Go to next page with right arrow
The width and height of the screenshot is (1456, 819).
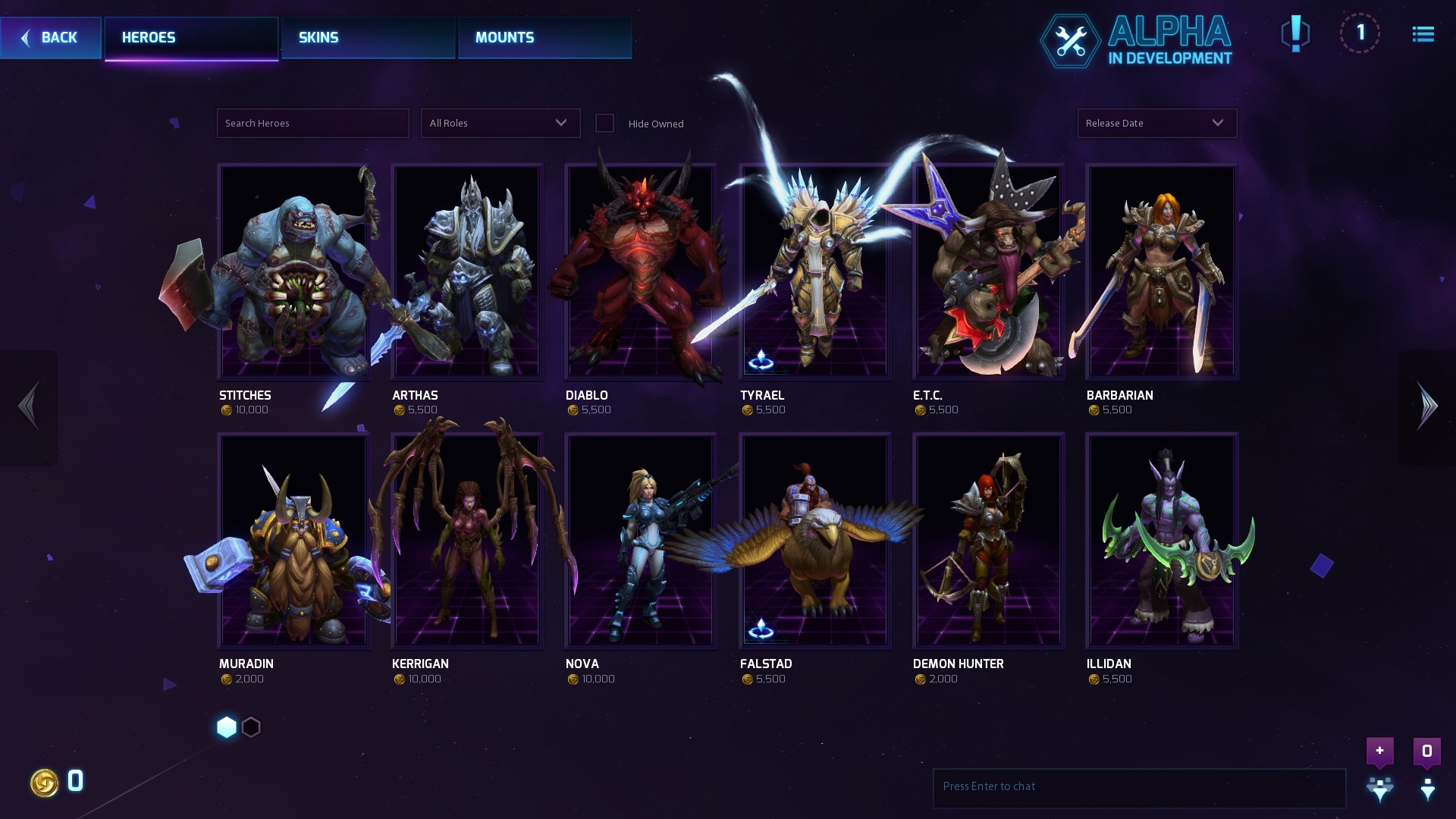(x=1427, y=407)
